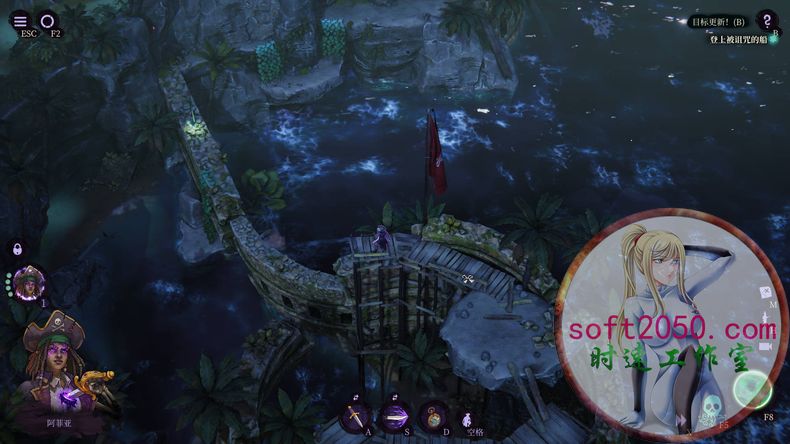Activate the sword attack ability
This screenshot has width=790, height=444.
click(356, 416)
